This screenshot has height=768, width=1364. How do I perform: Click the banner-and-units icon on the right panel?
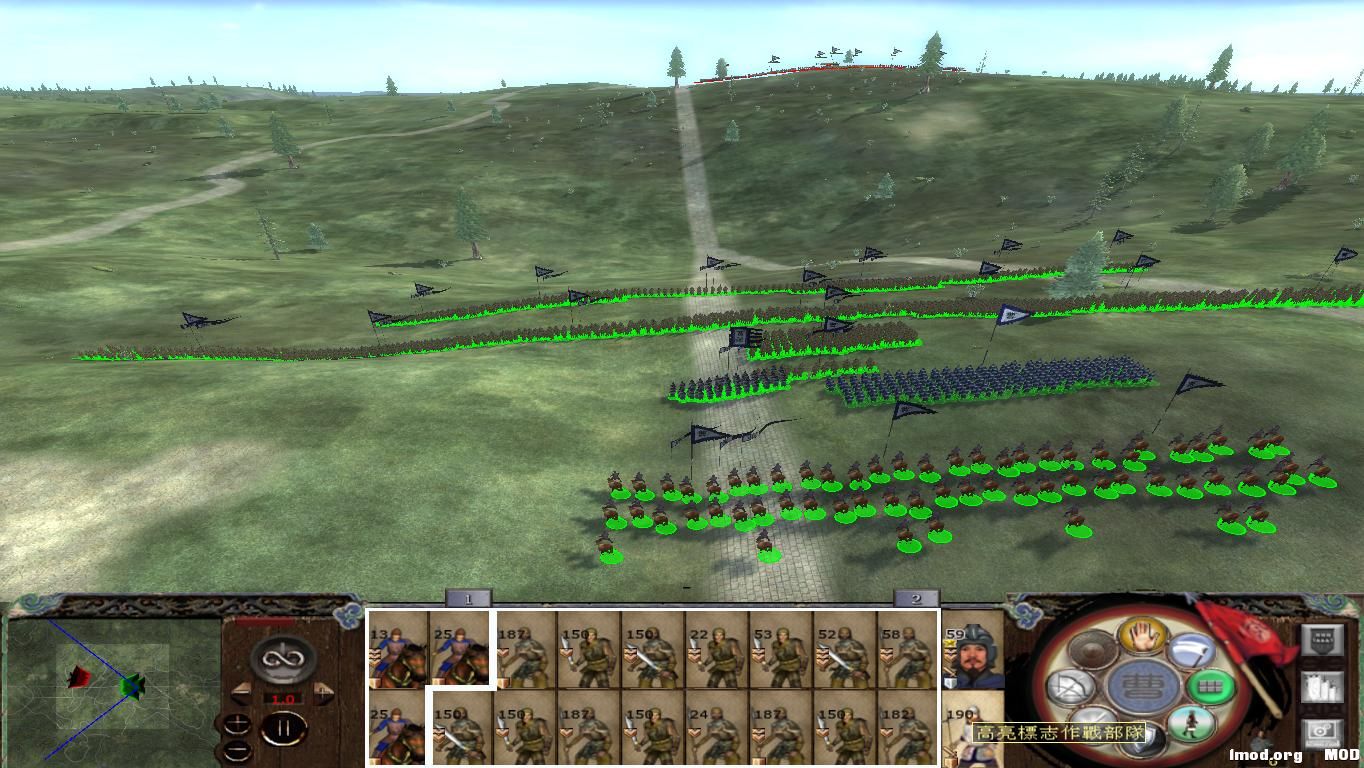1320,687
